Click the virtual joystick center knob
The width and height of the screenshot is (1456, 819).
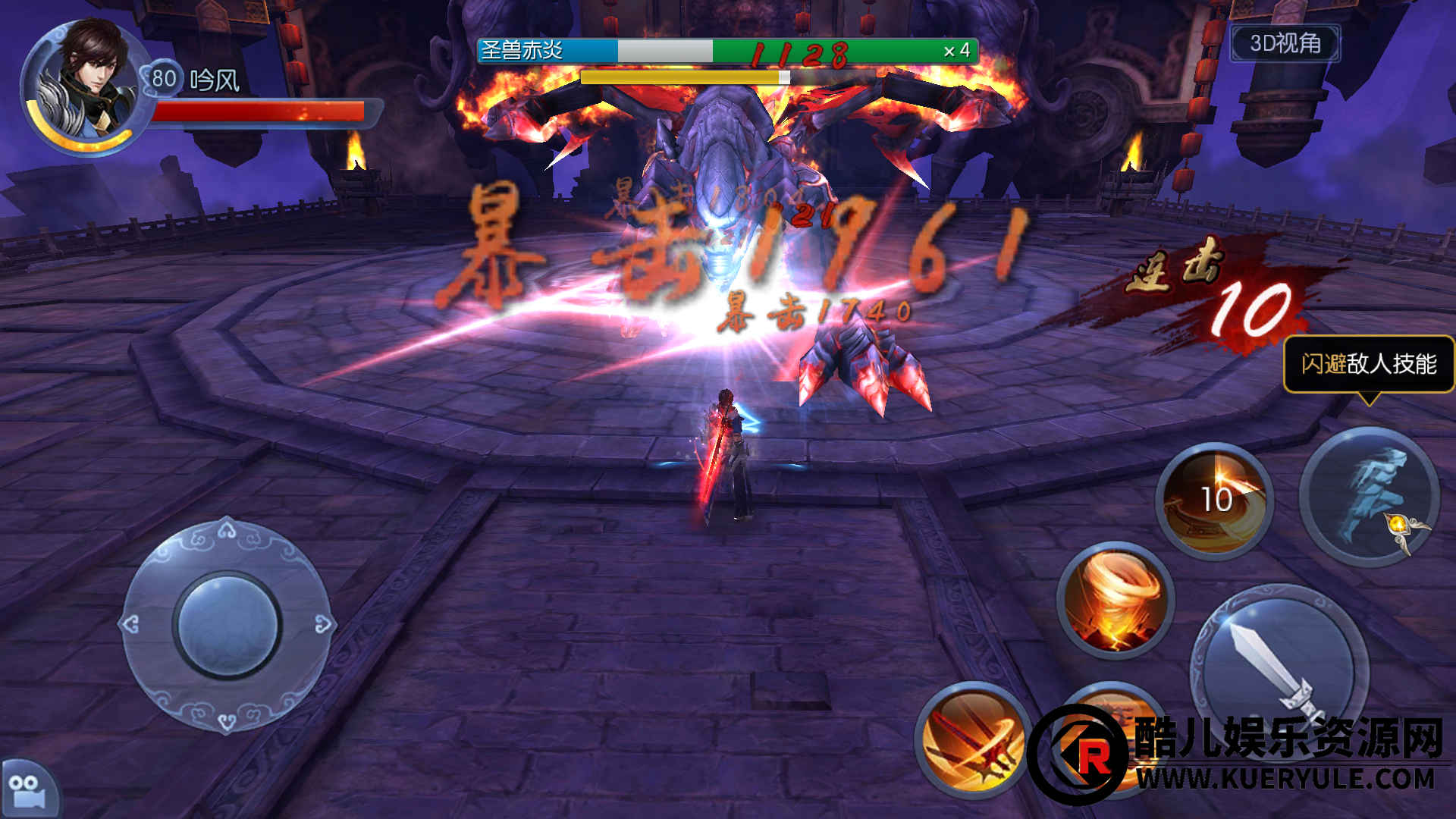click(x=227, y=625)
